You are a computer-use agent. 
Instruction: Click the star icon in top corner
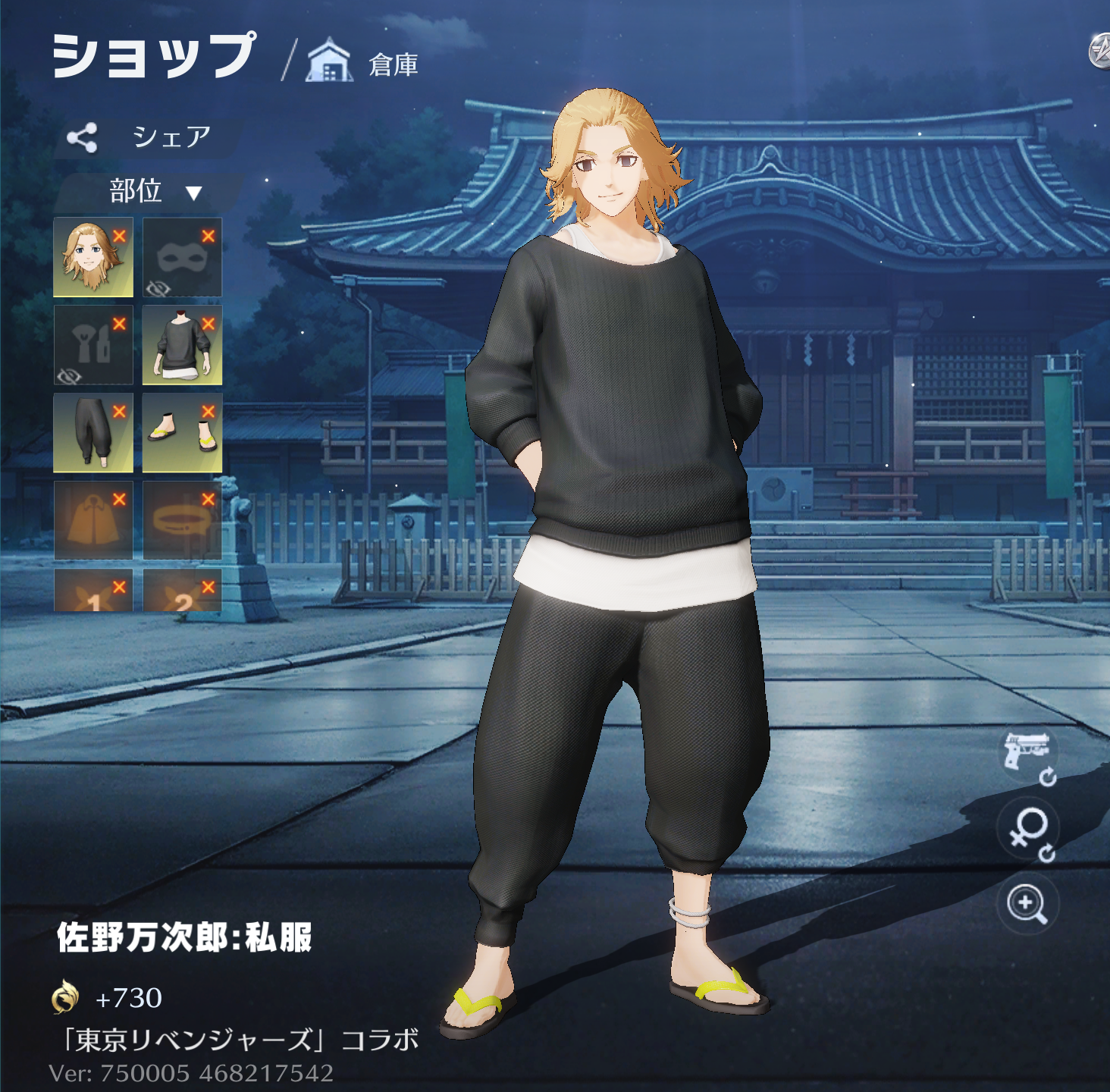[x=1099, y=52]
